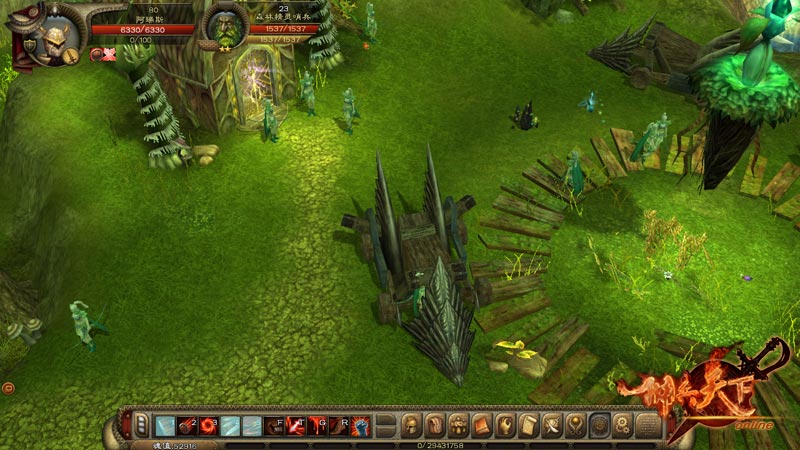Use the skill in hotbar slot 2
800x450 pixels.
click(187, 425)
